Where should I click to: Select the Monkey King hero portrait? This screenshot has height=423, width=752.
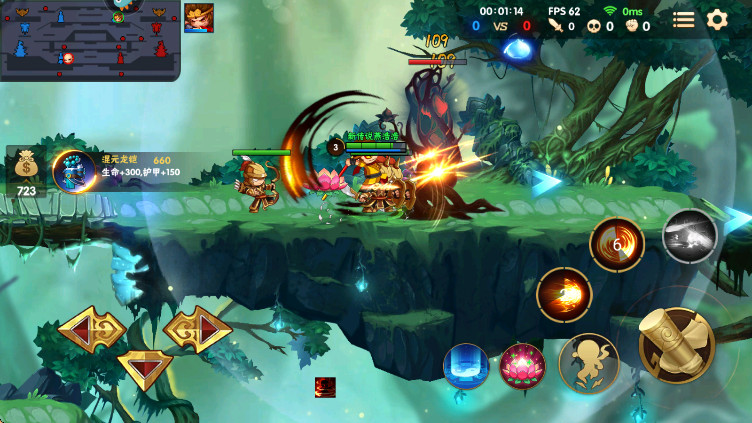(199, 18)
